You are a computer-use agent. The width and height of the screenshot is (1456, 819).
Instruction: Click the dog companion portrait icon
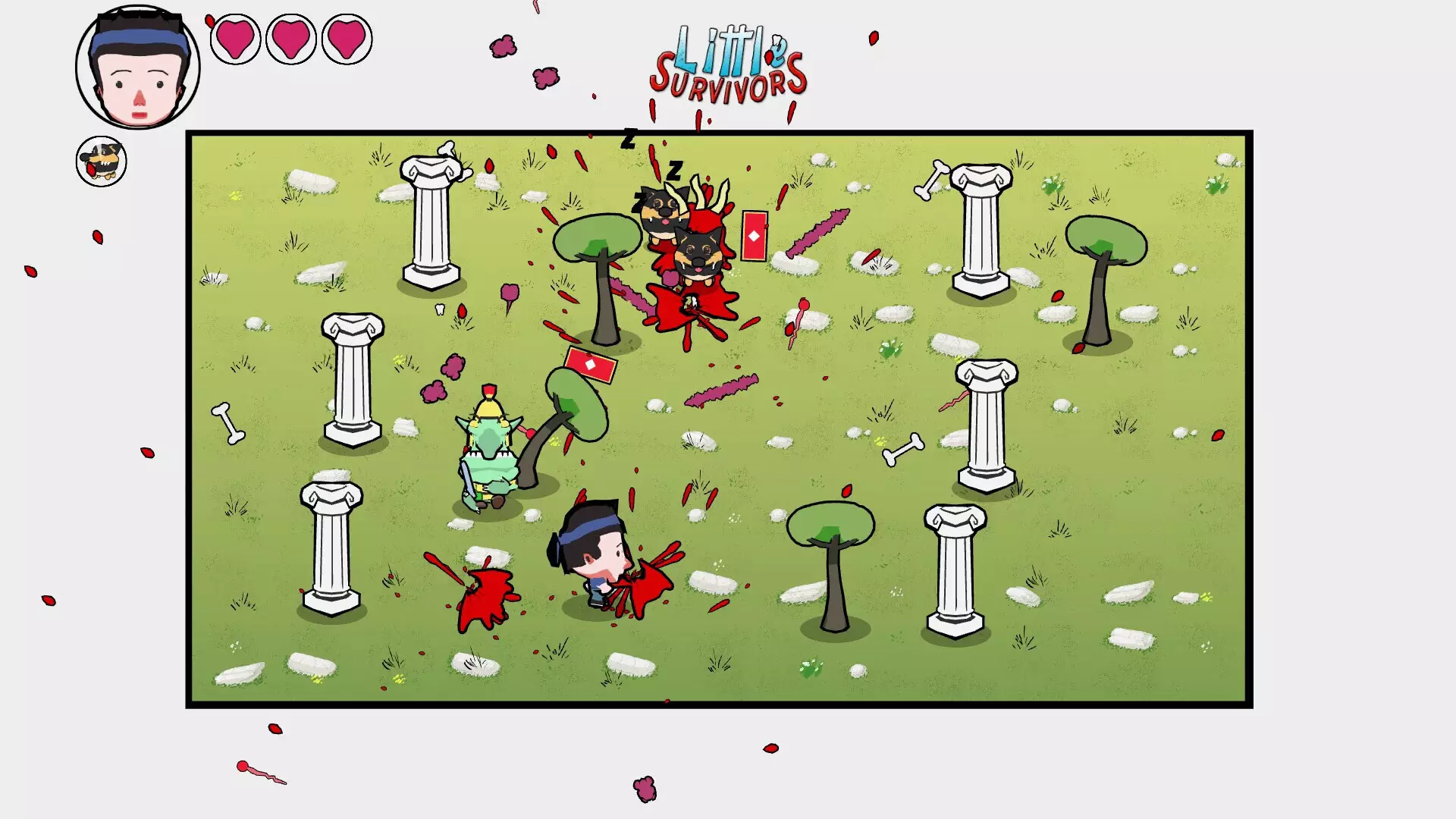[x=101, y=162]
